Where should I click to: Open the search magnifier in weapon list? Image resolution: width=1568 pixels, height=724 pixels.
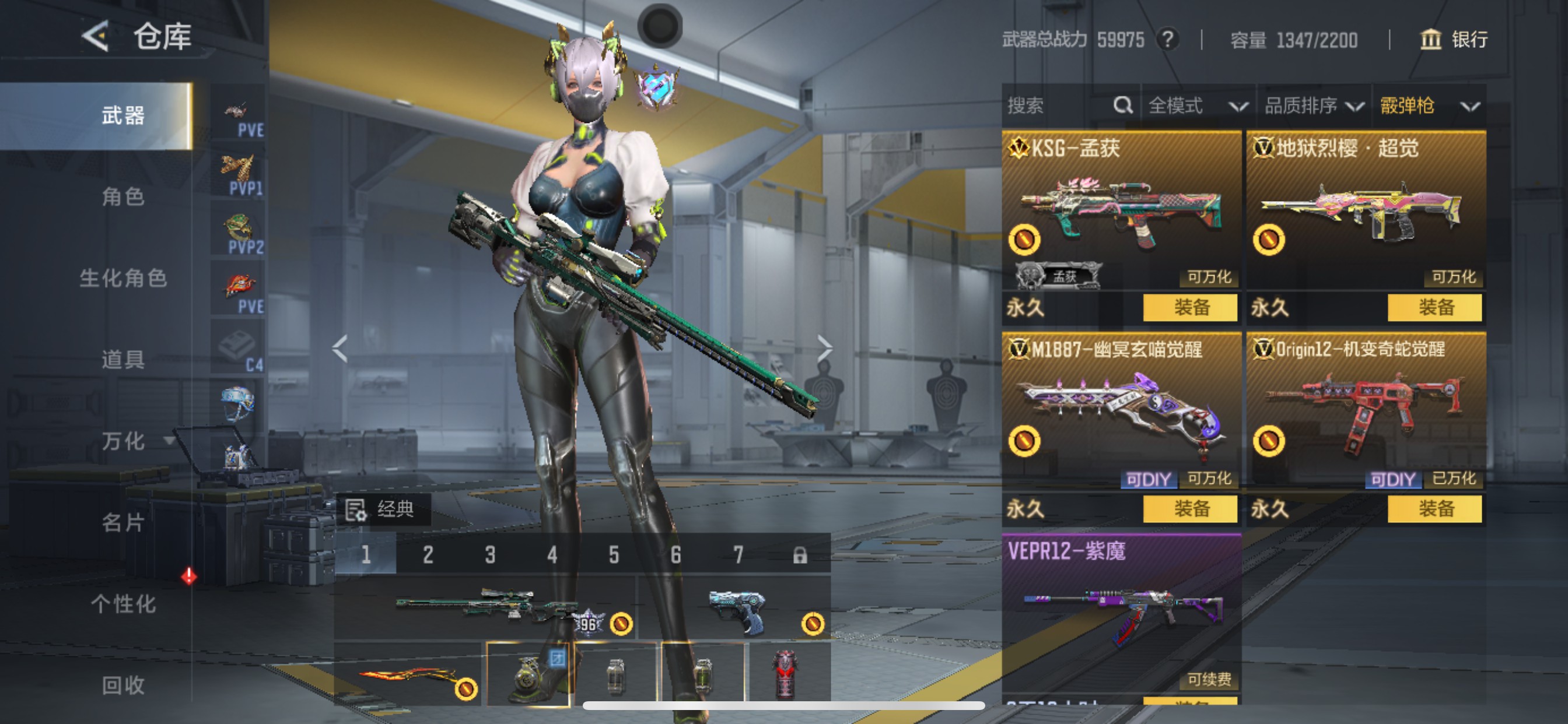[x=1123, y=106]
